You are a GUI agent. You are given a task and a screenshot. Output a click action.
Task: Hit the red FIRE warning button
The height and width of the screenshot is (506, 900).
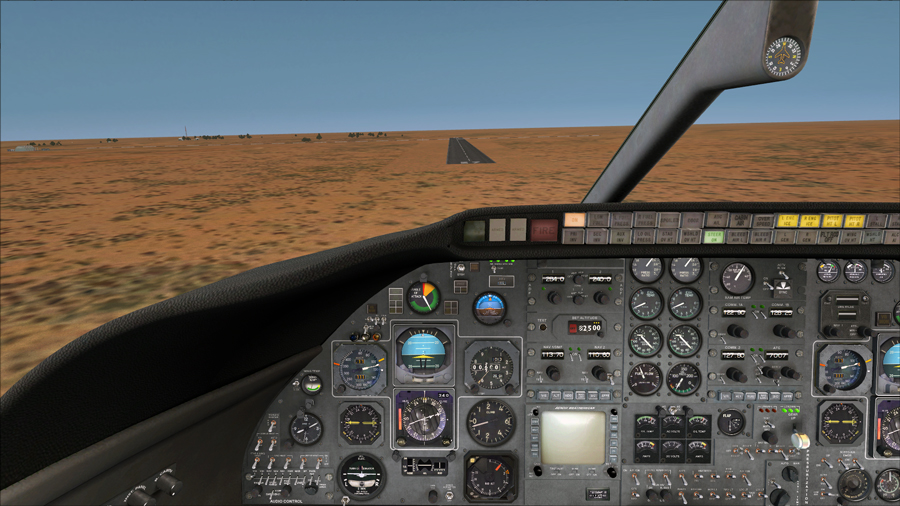pyautogui.click(x=544, y=230)
